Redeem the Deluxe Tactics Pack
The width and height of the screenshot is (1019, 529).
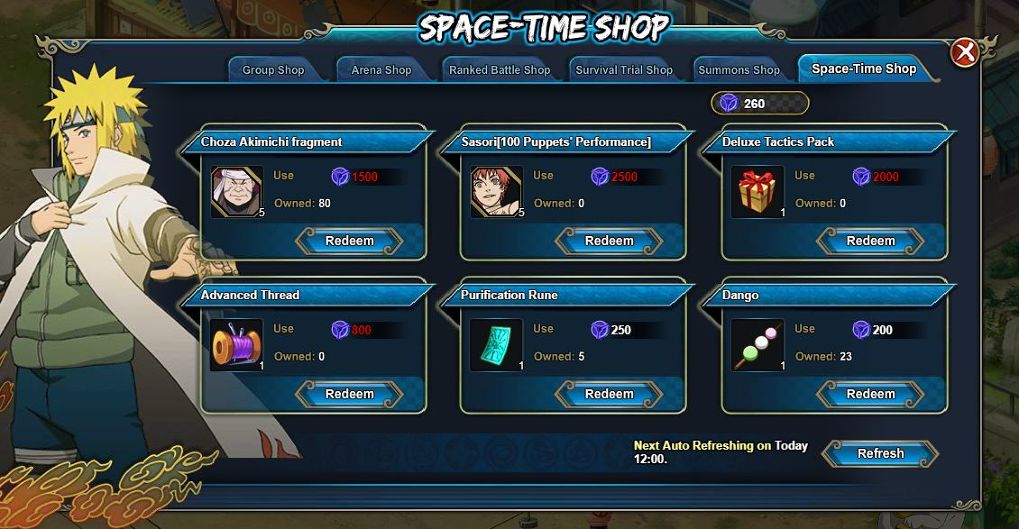click(x=870, y=241)
